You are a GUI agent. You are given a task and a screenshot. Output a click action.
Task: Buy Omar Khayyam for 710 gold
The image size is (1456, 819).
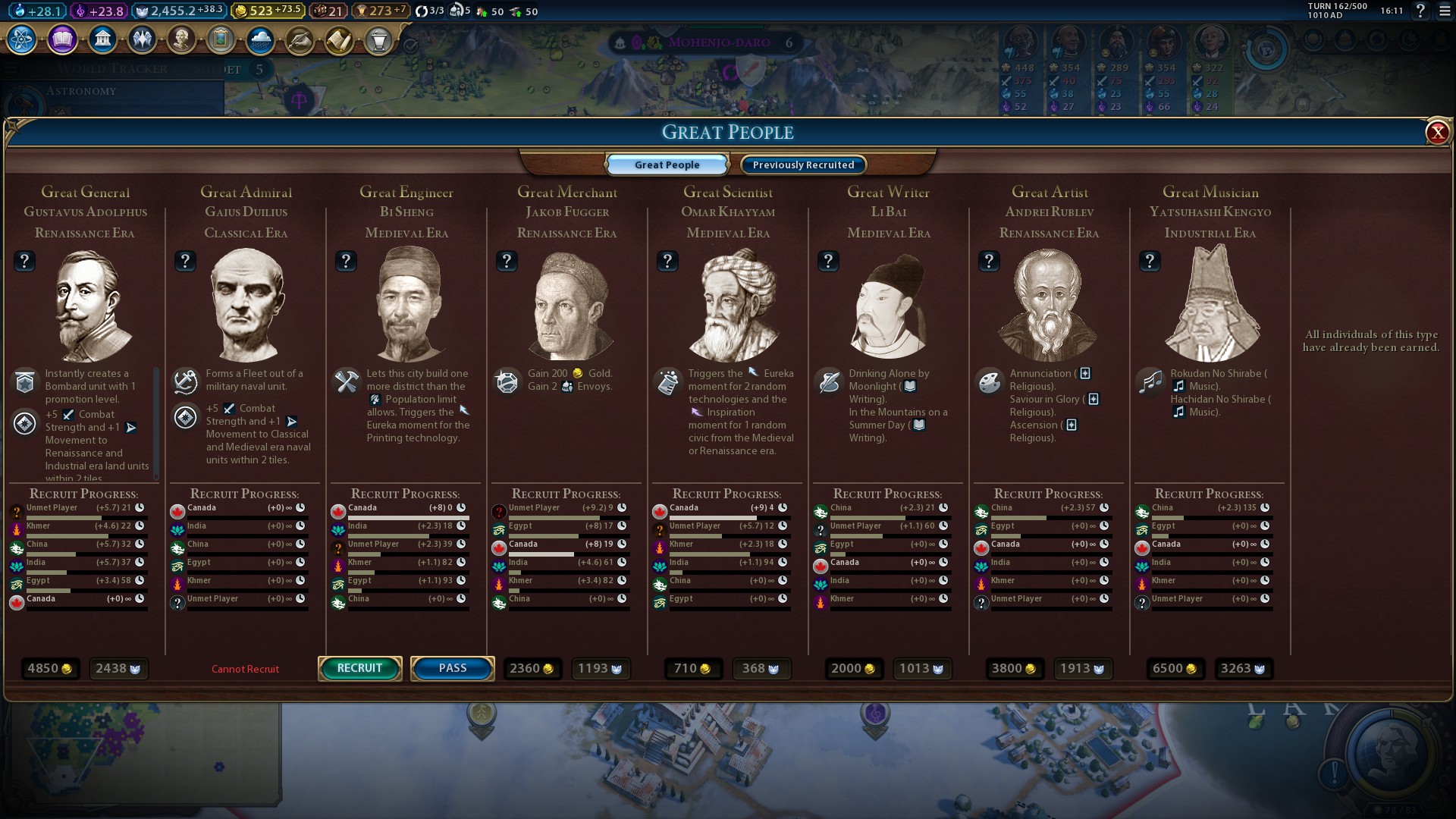[x=692, y=668]
